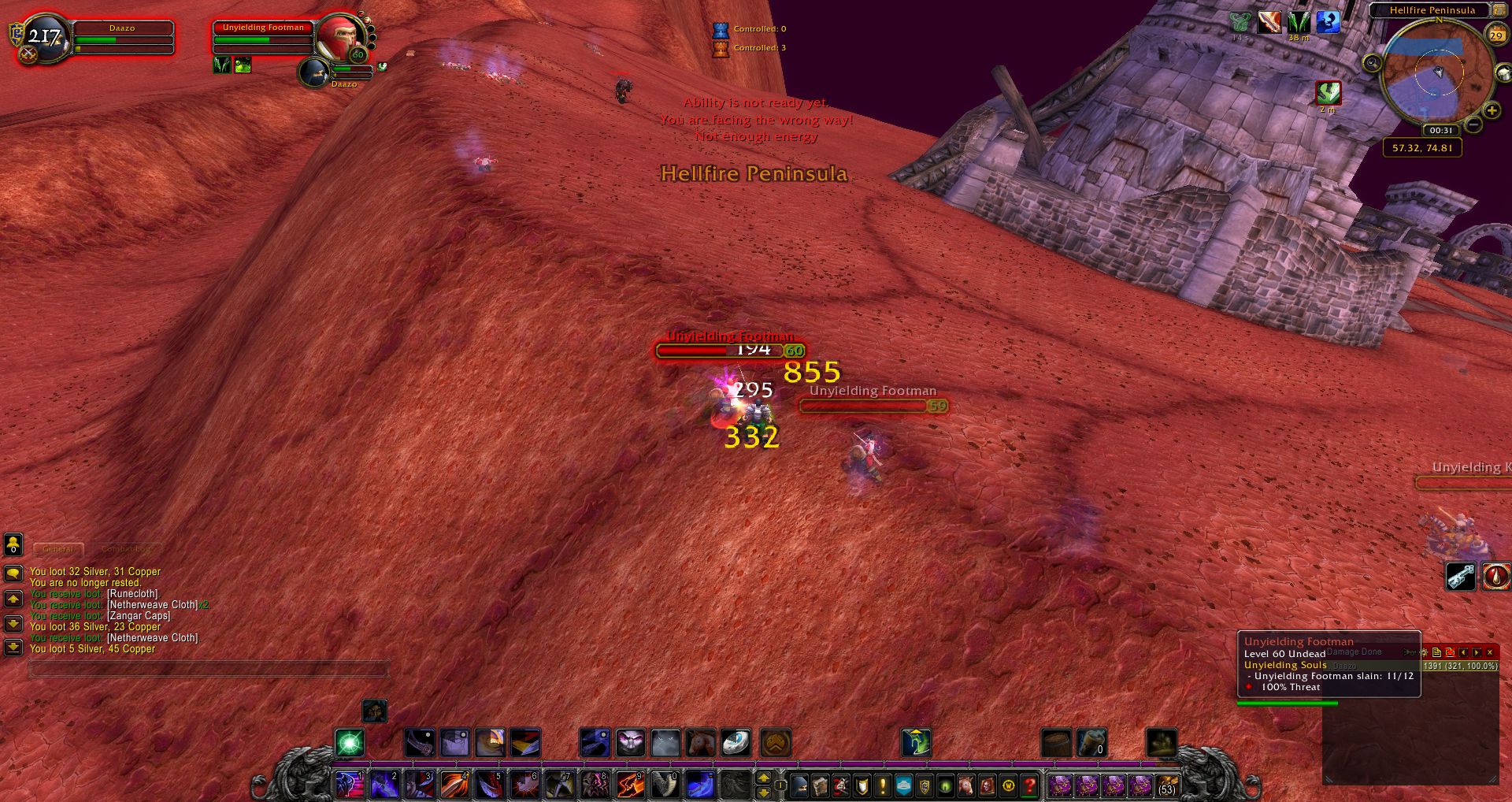Click the reset icon on the damage meter

(x=1452, y=652)
